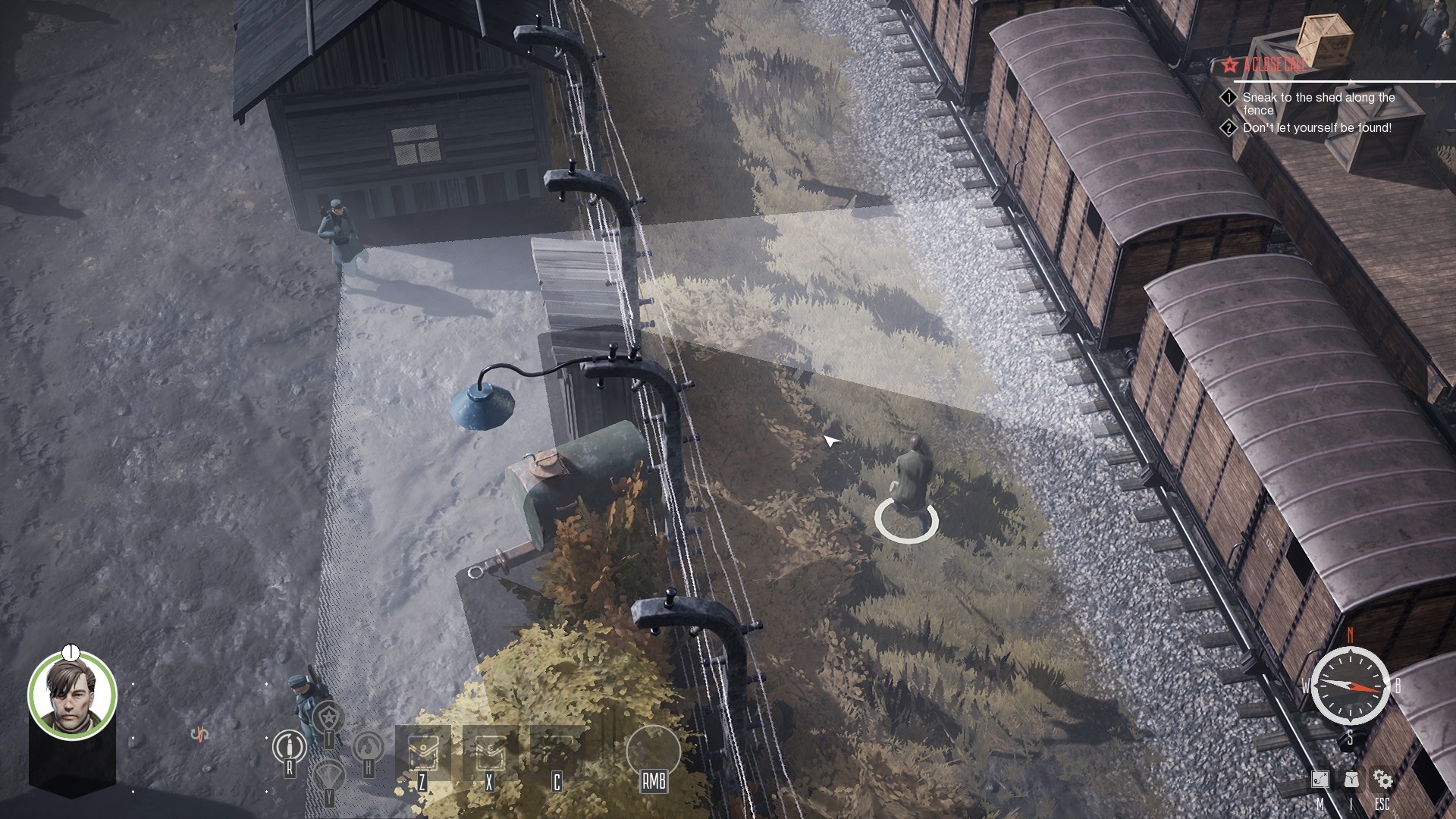Open the settings via the gear icon
The width and height of the screenshot is (1456, 819).
1383,780
